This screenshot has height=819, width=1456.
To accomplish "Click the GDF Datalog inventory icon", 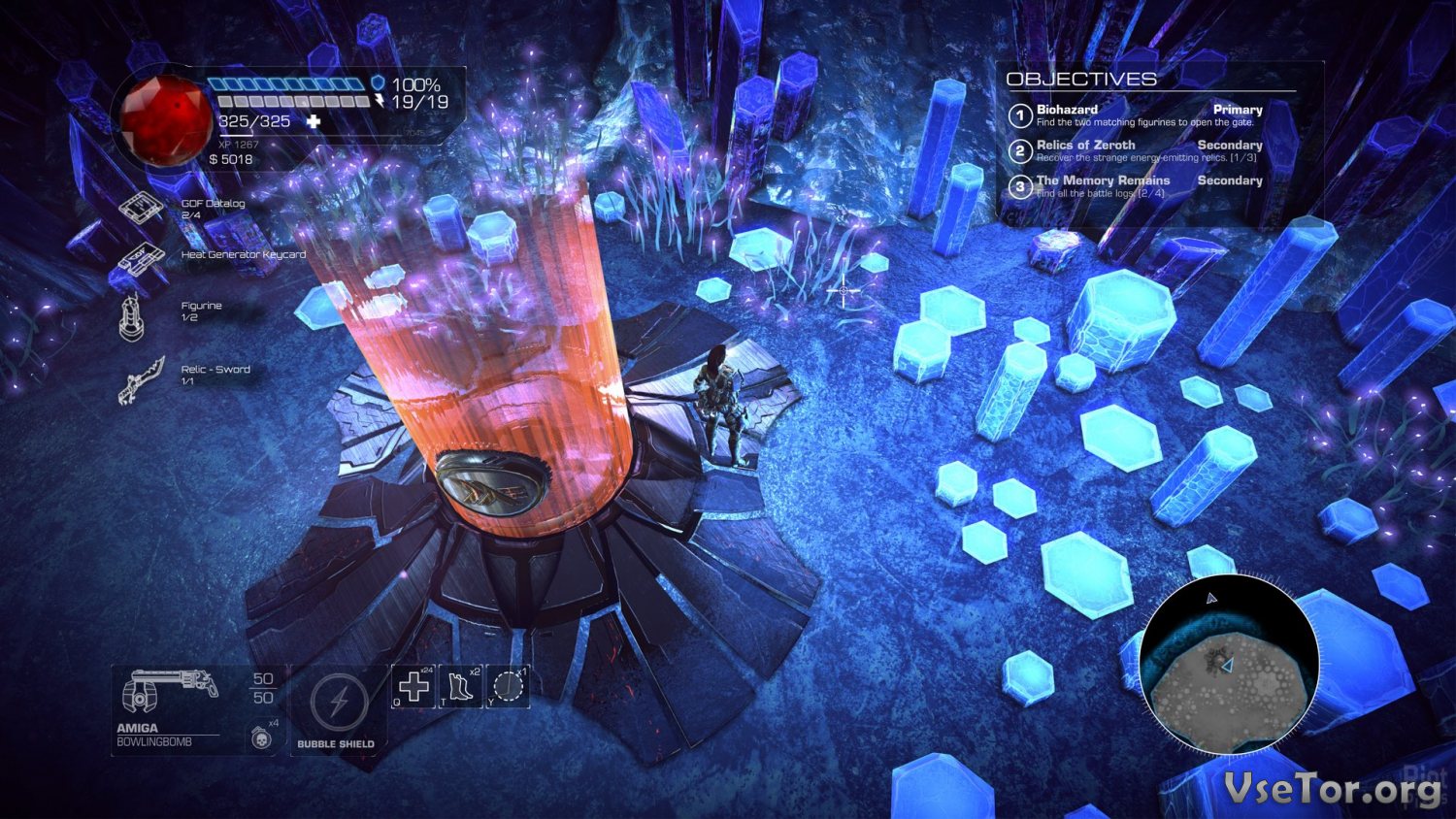I will tap(141, 208).
